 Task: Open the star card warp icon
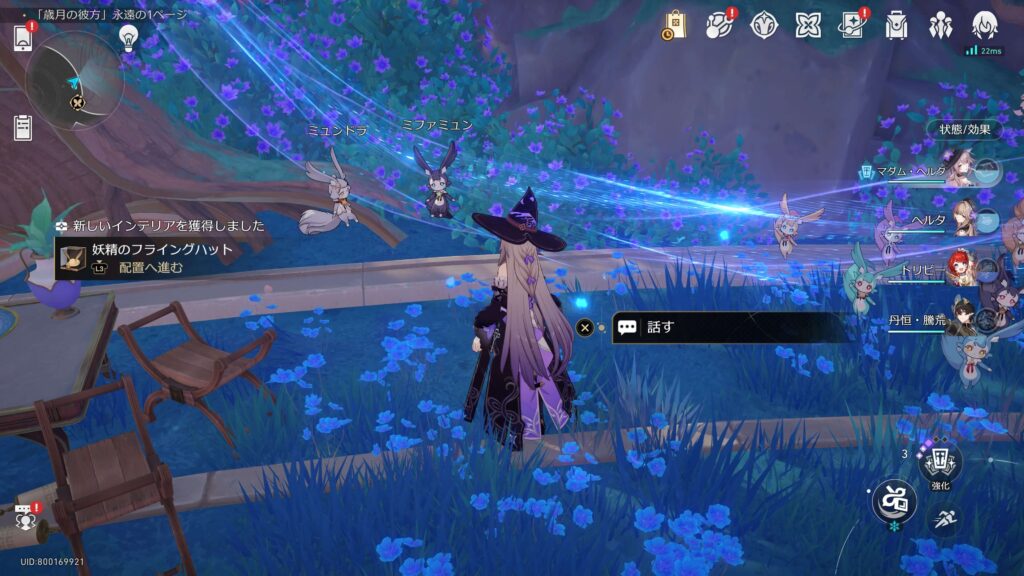(853, 25)
